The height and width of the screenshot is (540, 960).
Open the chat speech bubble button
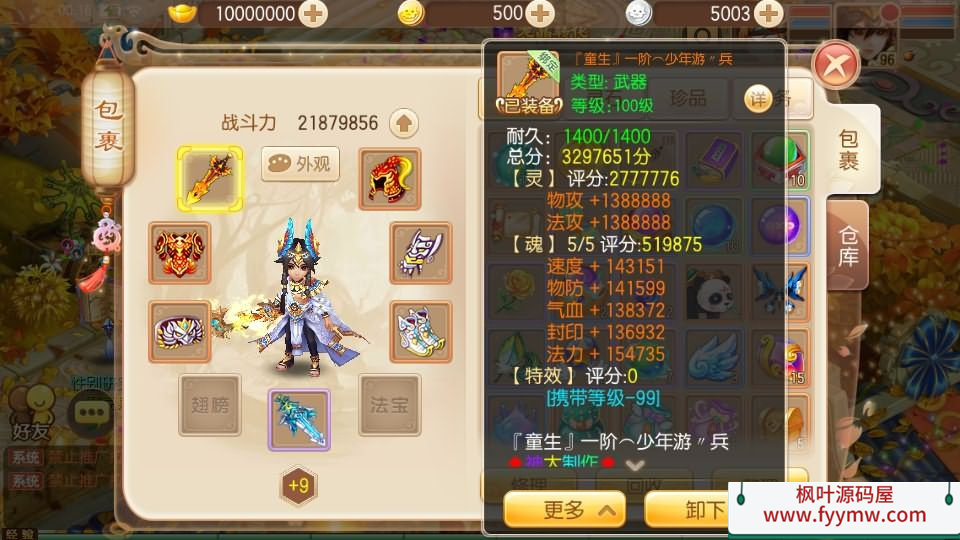[91, 411]
